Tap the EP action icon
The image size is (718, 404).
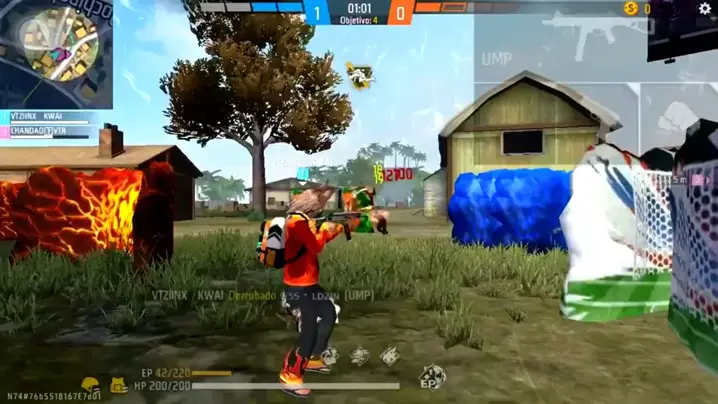click(432, 377)
